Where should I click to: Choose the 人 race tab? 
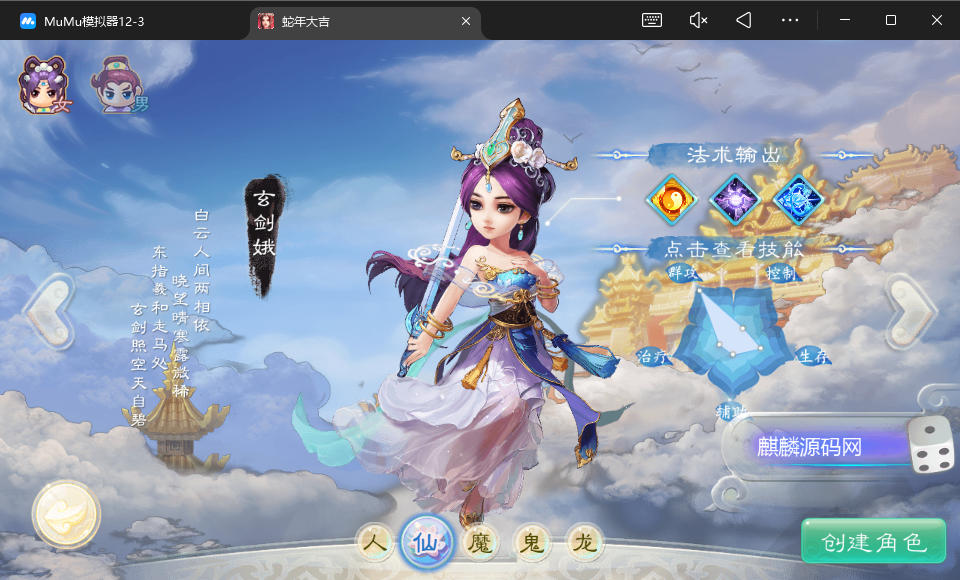coord(375,543)
